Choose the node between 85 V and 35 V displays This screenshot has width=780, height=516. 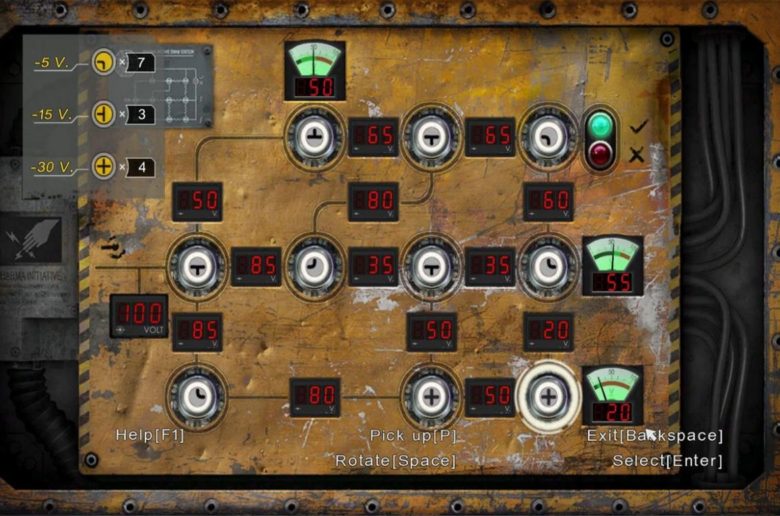point(315,266)
